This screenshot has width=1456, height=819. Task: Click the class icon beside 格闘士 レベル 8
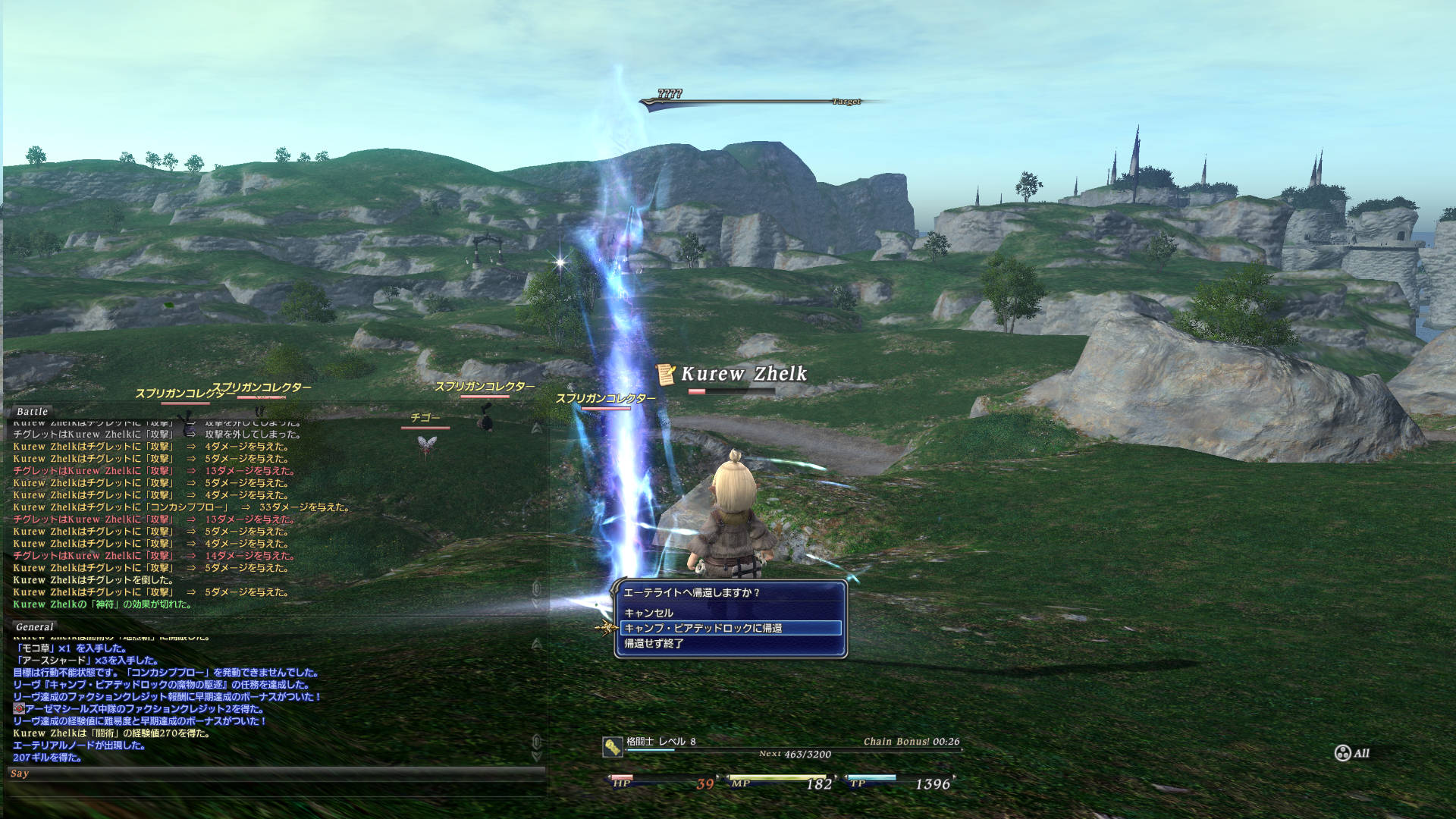pyautogui.click(x=613, y=747)
